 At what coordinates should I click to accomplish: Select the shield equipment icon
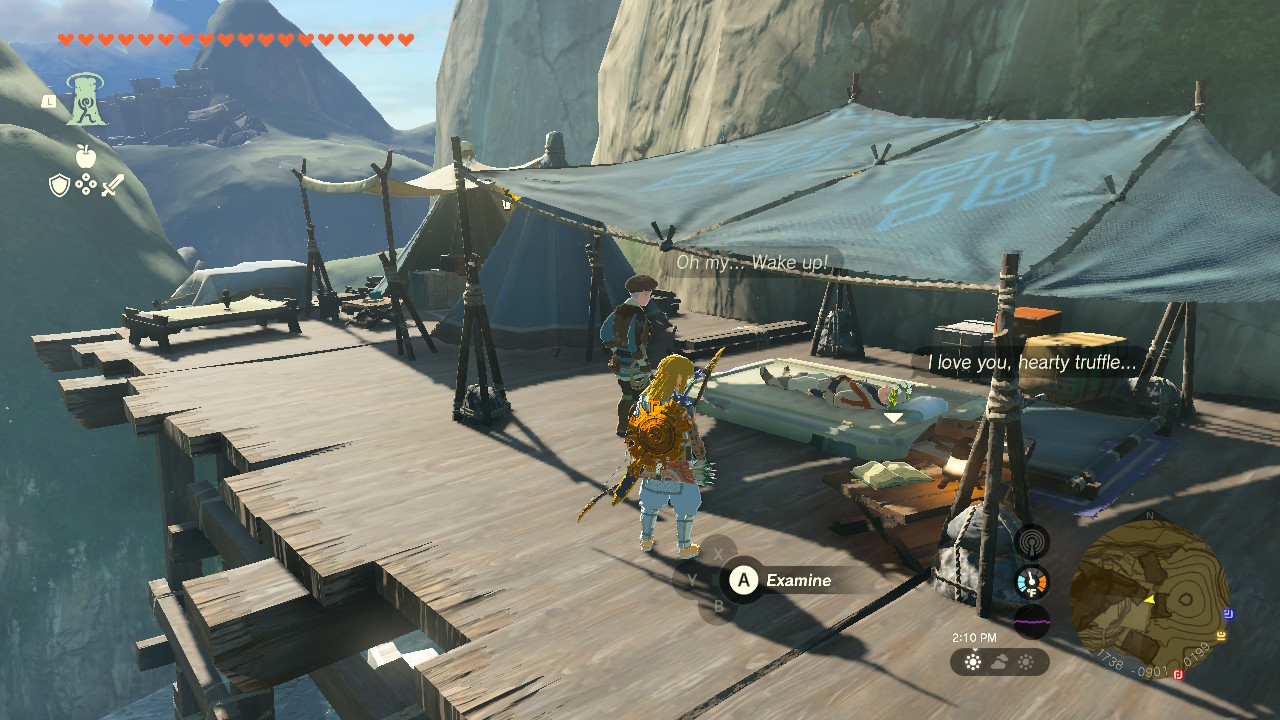click(x=59, y=184)
